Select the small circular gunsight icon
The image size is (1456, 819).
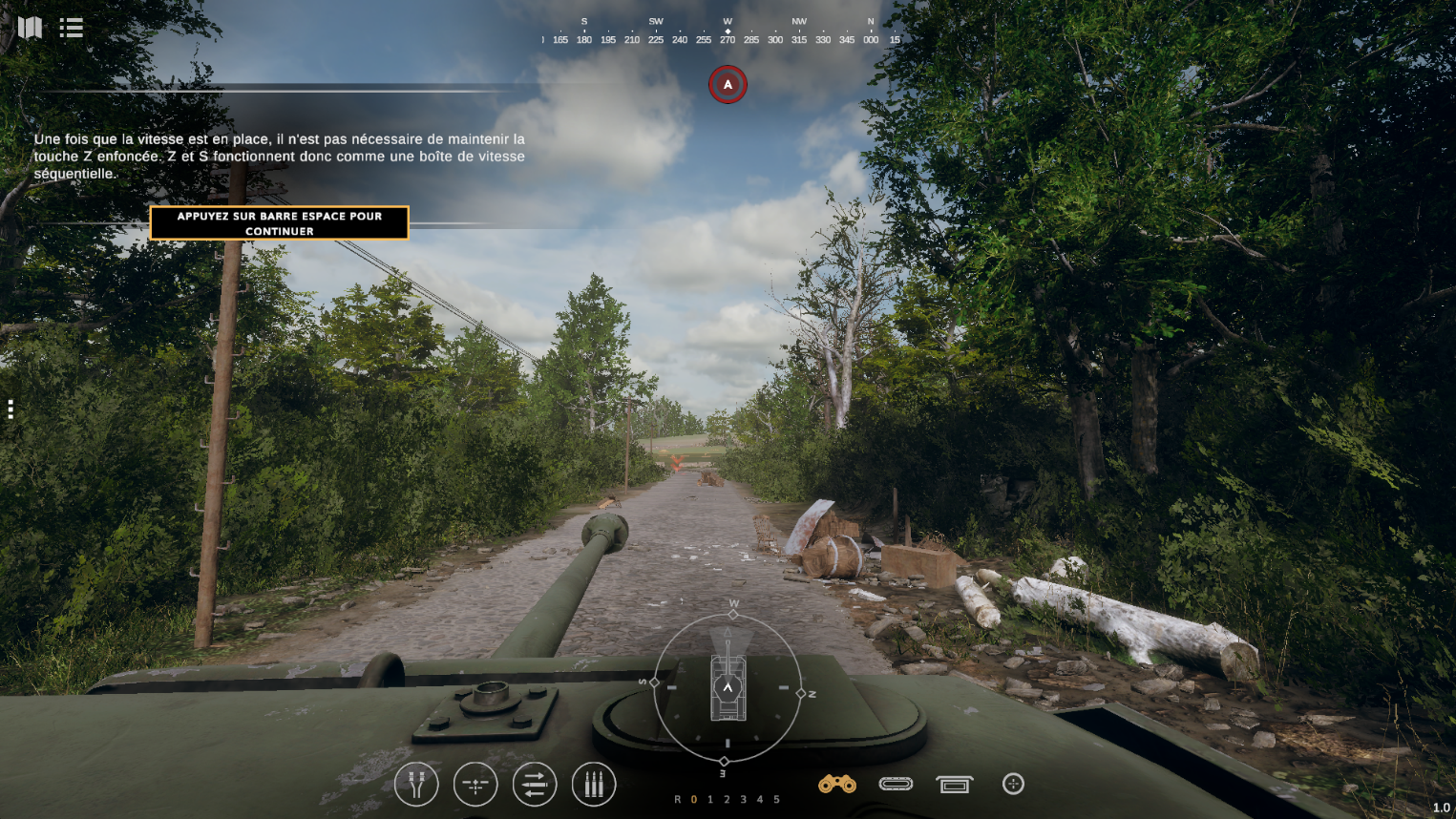(1013, 784)
